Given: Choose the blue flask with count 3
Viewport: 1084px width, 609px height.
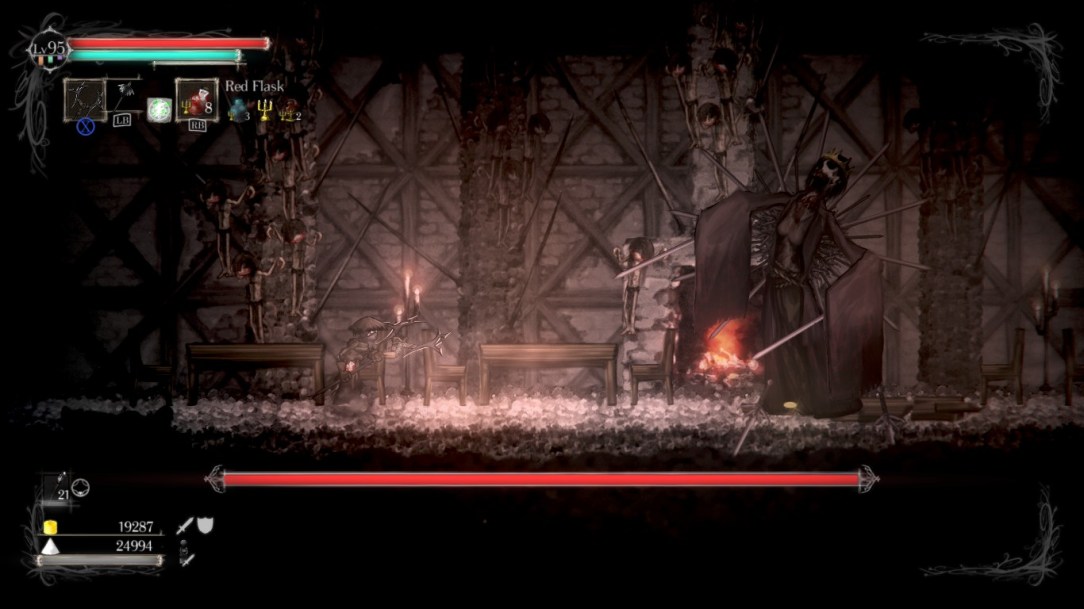Looking at the screenshot, I should pos(238,110).
